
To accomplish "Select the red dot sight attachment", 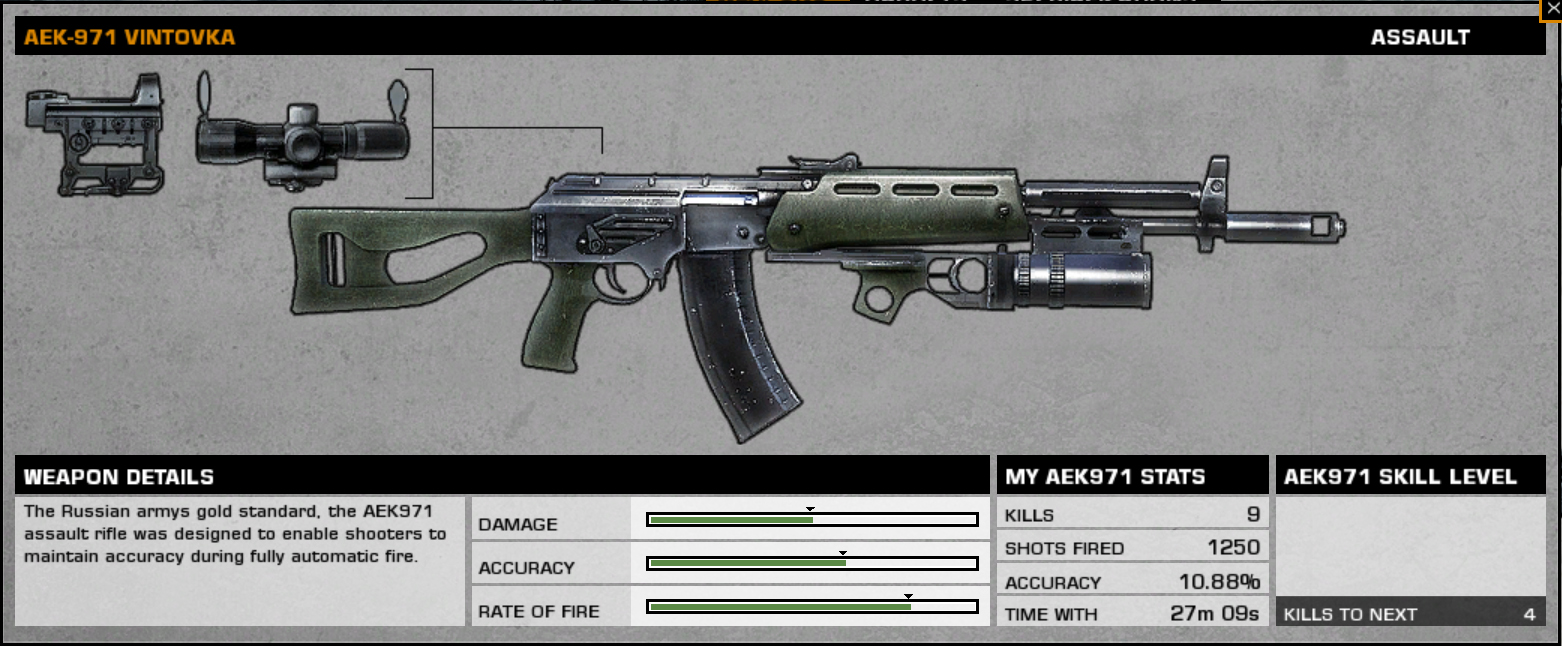I will coord(95,134).
